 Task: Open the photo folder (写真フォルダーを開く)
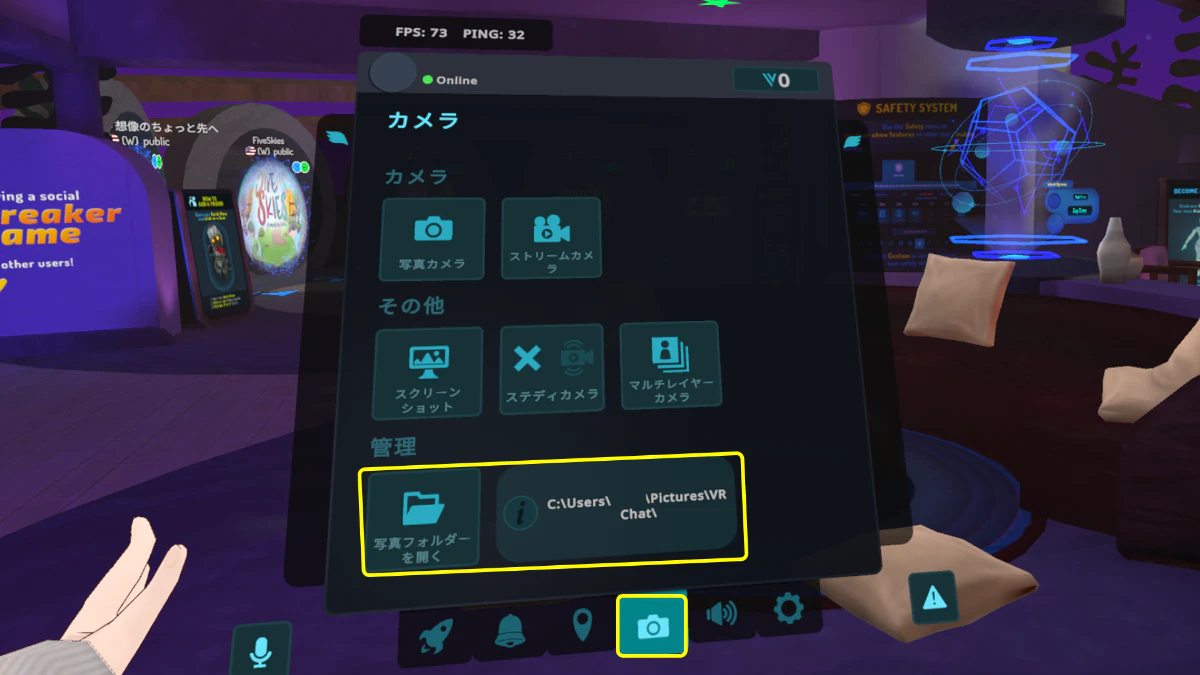click(422, 518)
